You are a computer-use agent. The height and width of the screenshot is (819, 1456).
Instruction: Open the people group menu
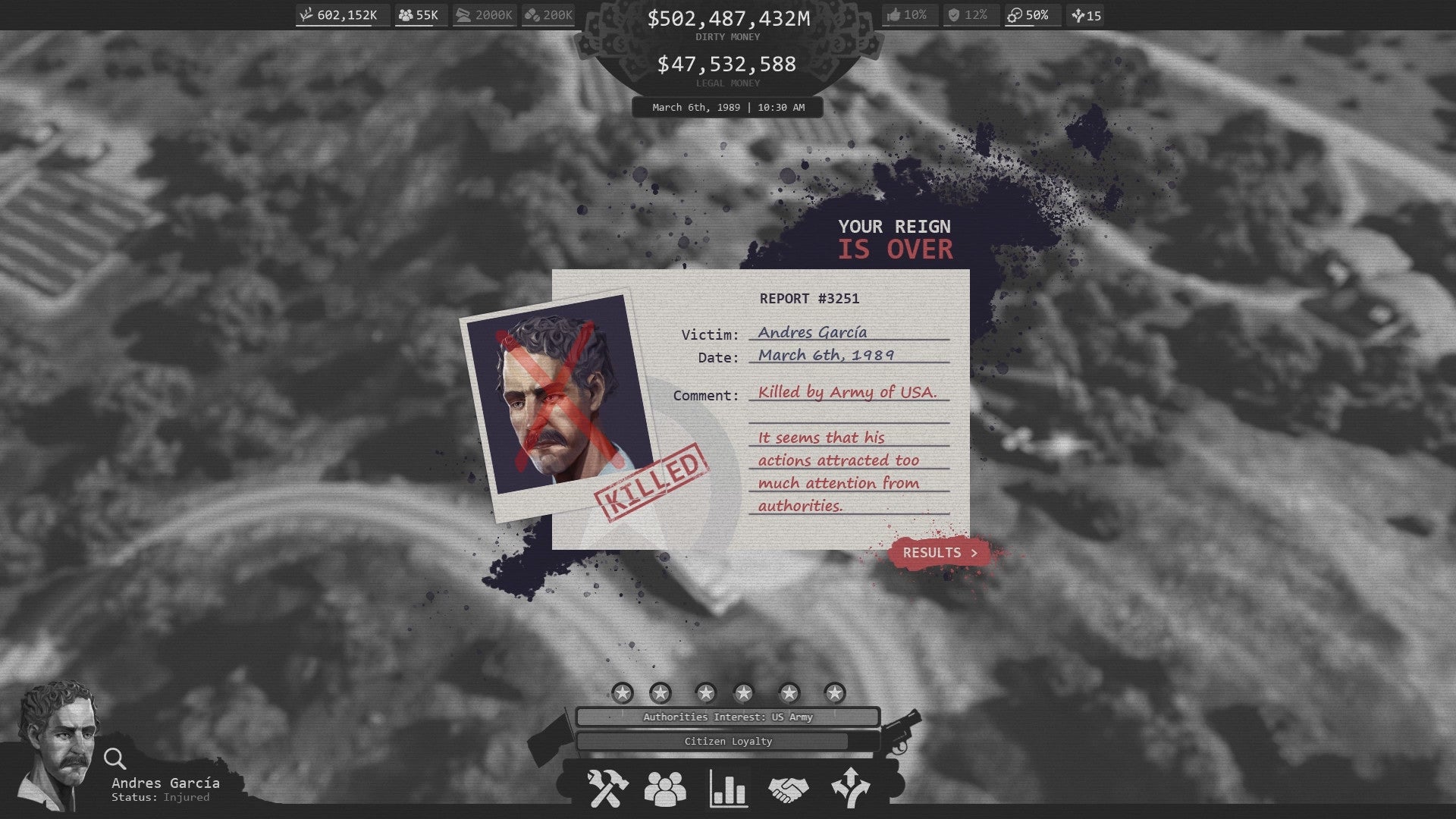point(665,789)
